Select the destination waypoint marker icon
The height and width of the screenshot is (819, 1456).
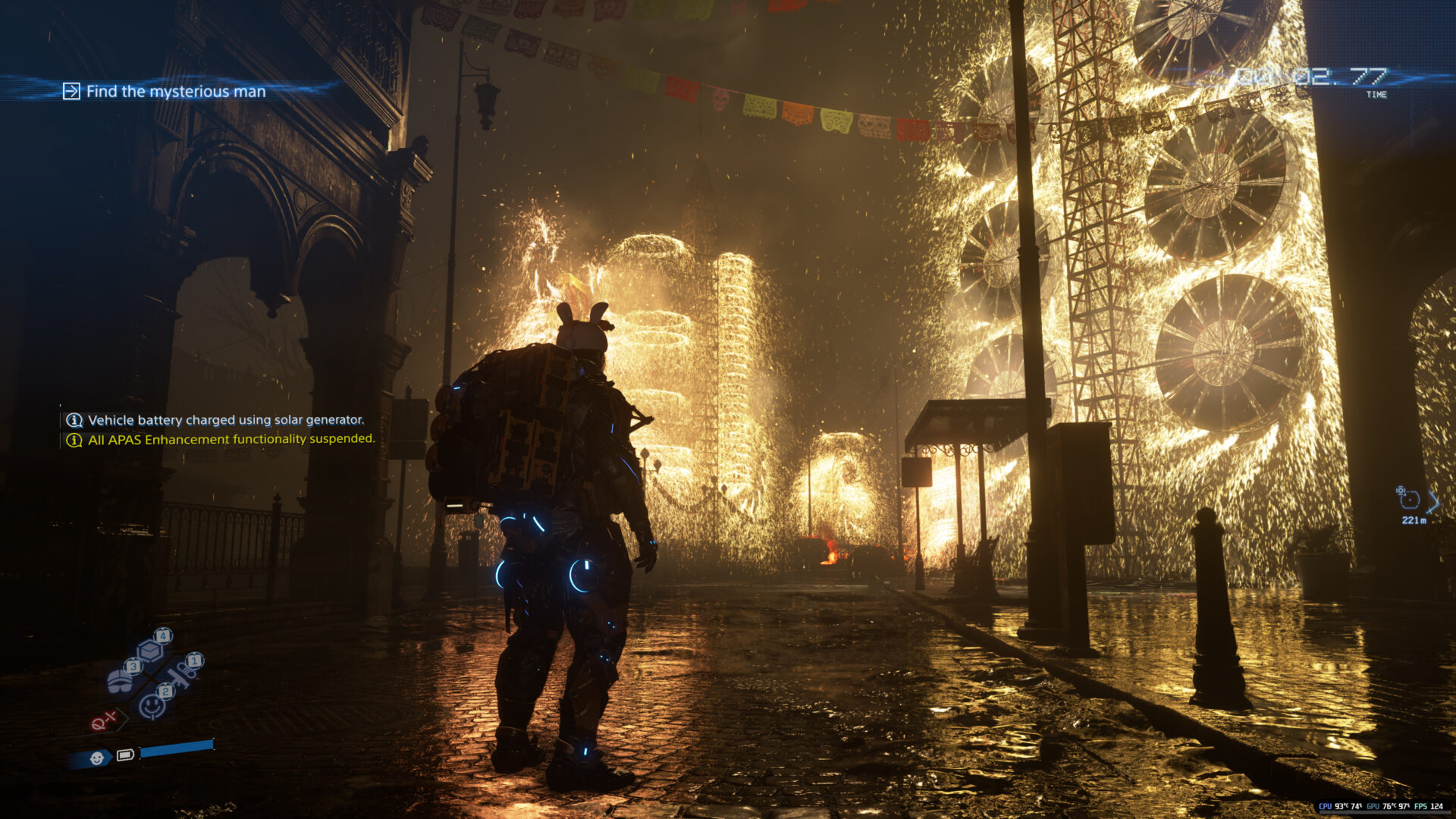pyautogui.click(x=1409, y=499)
